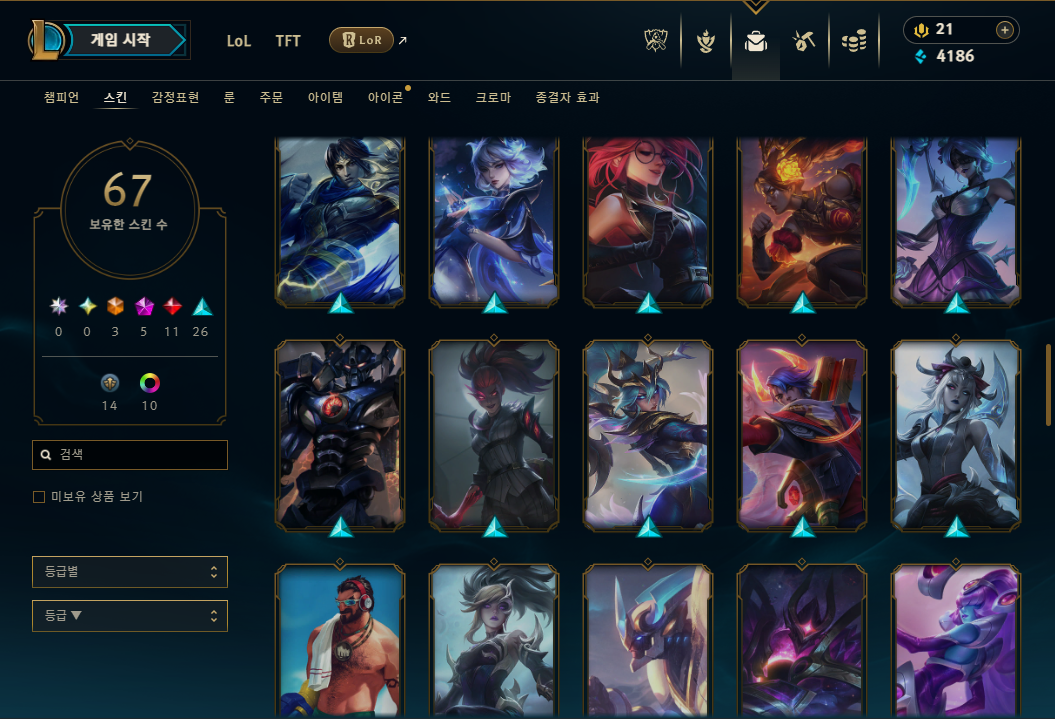Open the 아이콘 tab
The height and width of the screenshot is (720, 1055).
click(x=385, y=98)
